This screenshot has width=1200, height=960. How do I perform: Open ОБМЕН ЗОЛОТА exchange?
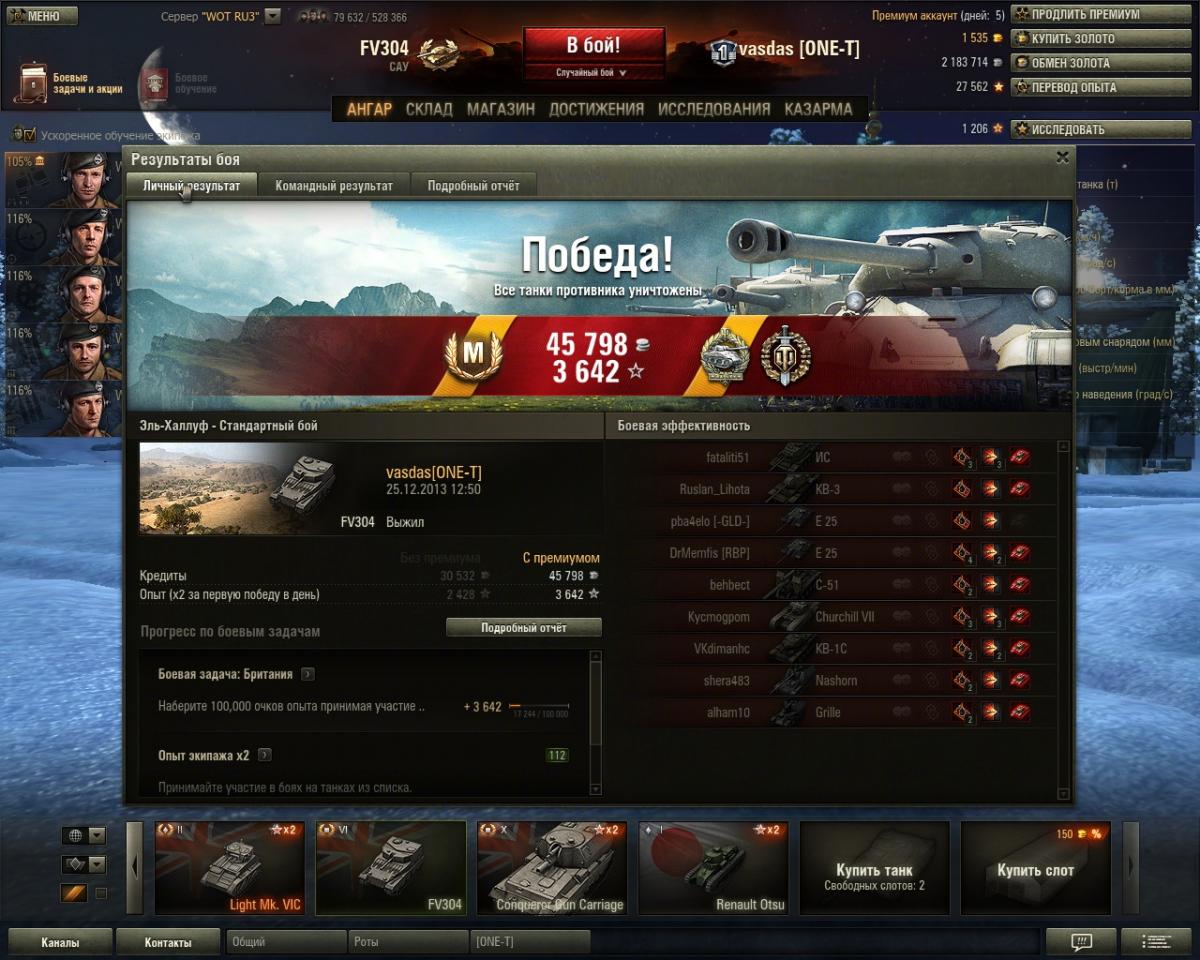1085,63
